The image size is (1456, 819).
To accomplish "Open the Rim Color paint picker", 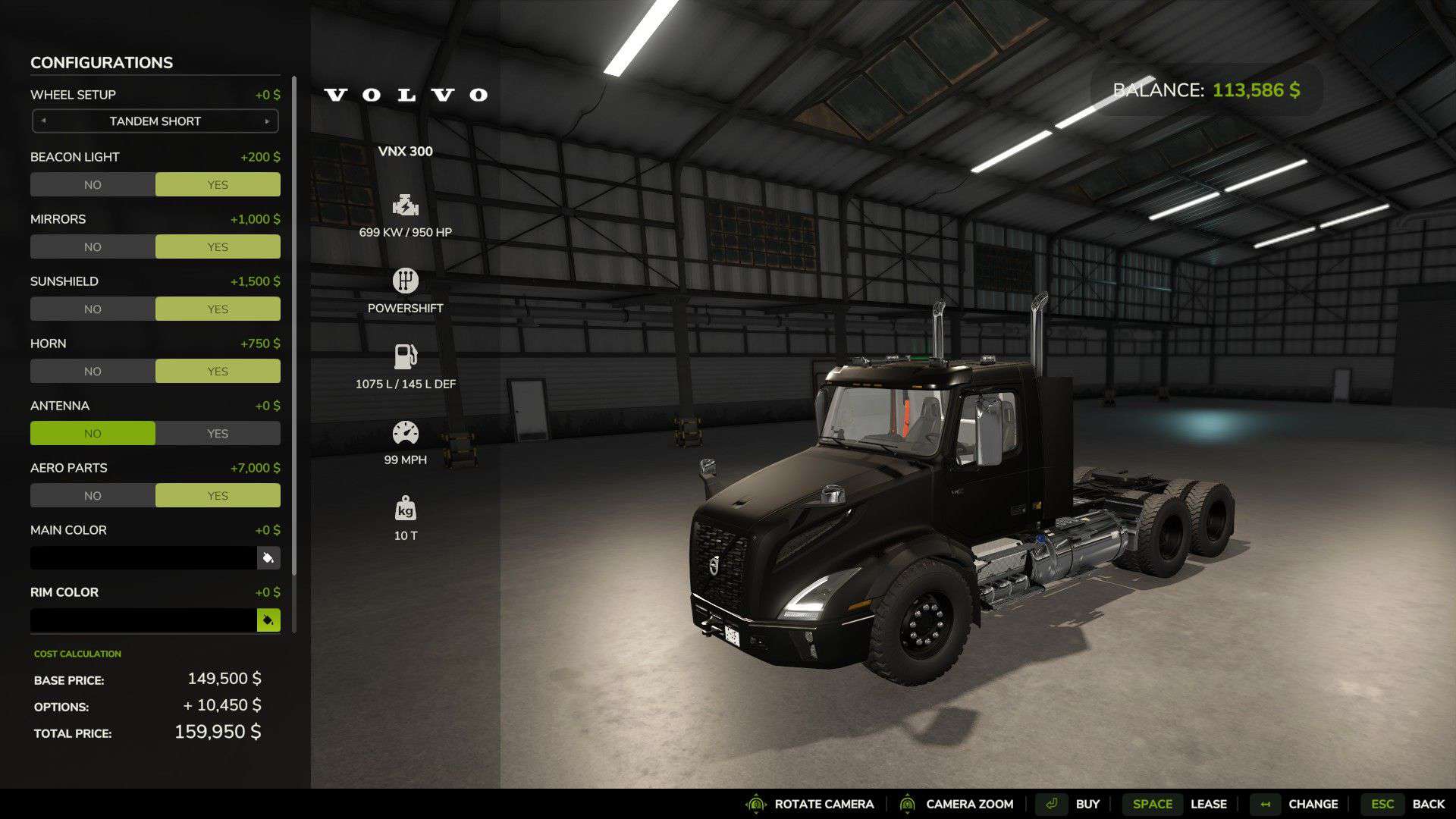I will [268, 620].
